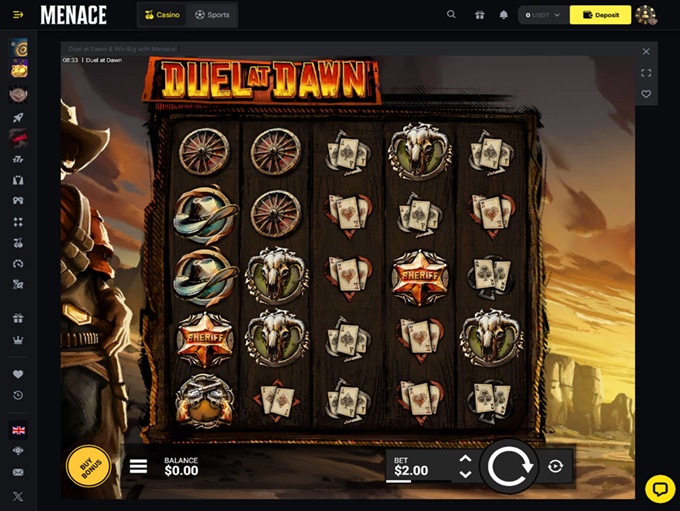680x511 pixels.
Task: Decrease the bet with the down arrow
Action: (465, 474)
